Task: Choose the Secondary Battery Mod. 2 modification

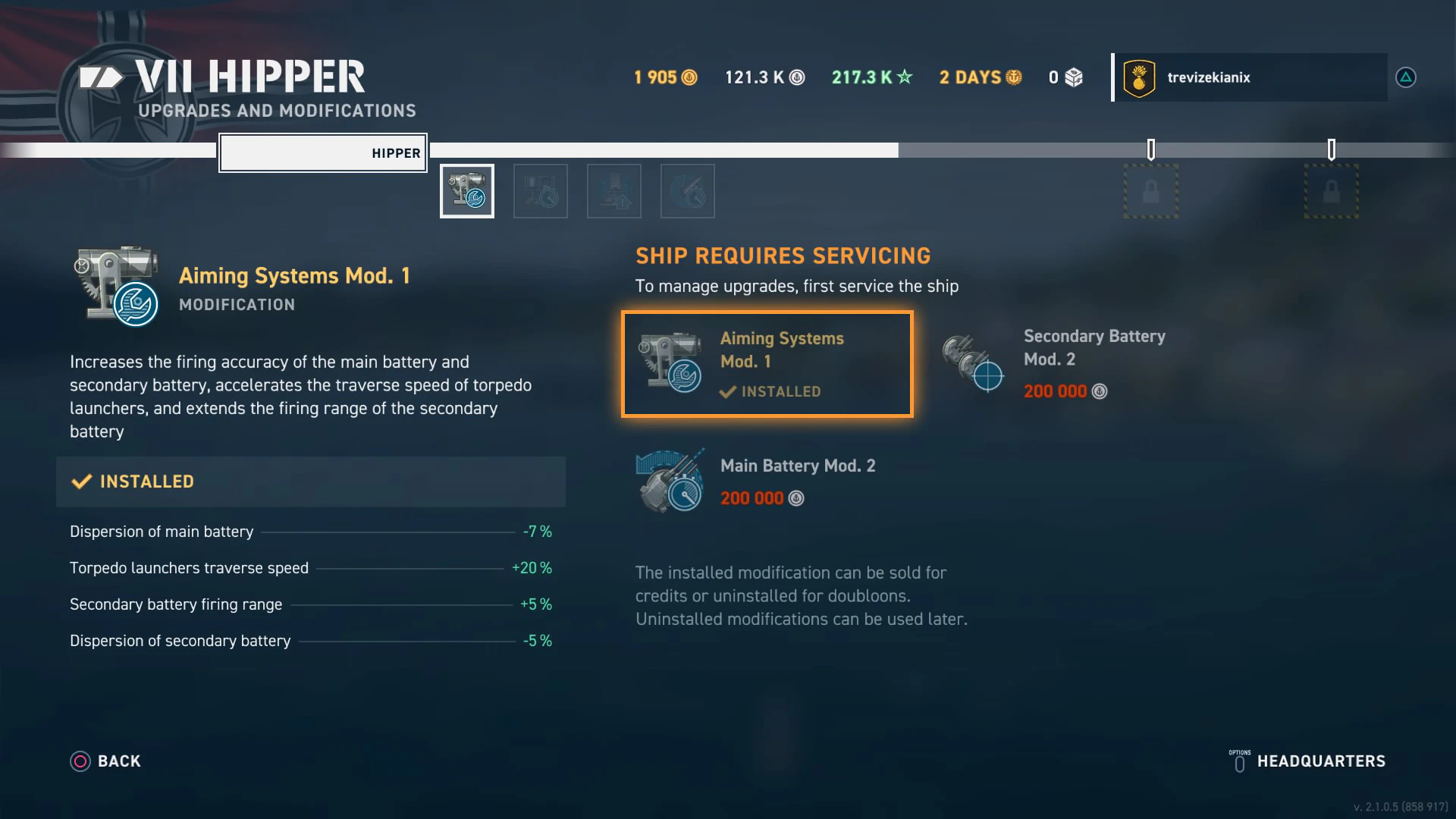Action: click(1054, 362)
